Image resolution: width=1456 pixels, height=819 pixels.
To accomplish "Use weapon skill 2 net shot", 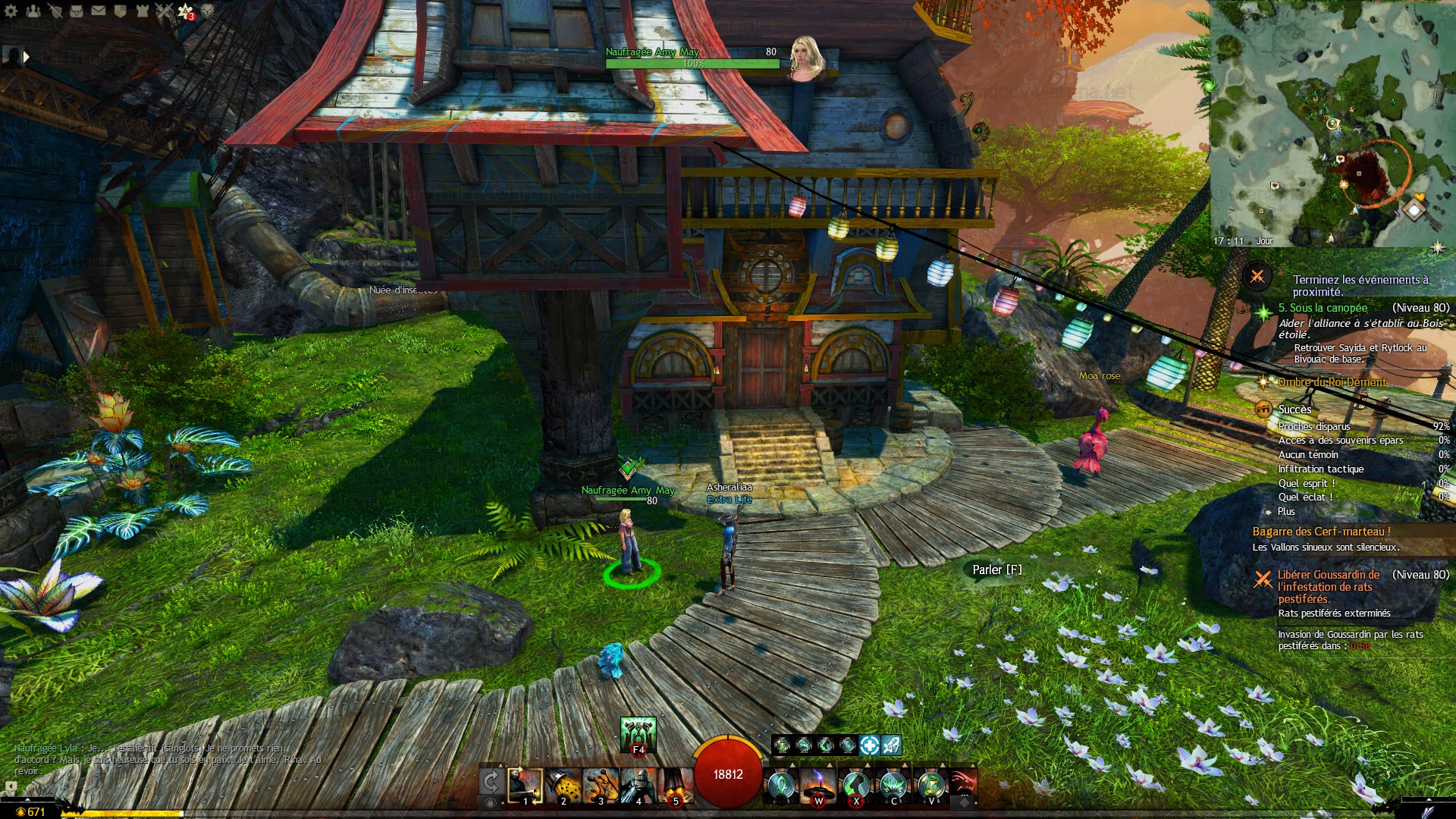I will click(563, 785).
